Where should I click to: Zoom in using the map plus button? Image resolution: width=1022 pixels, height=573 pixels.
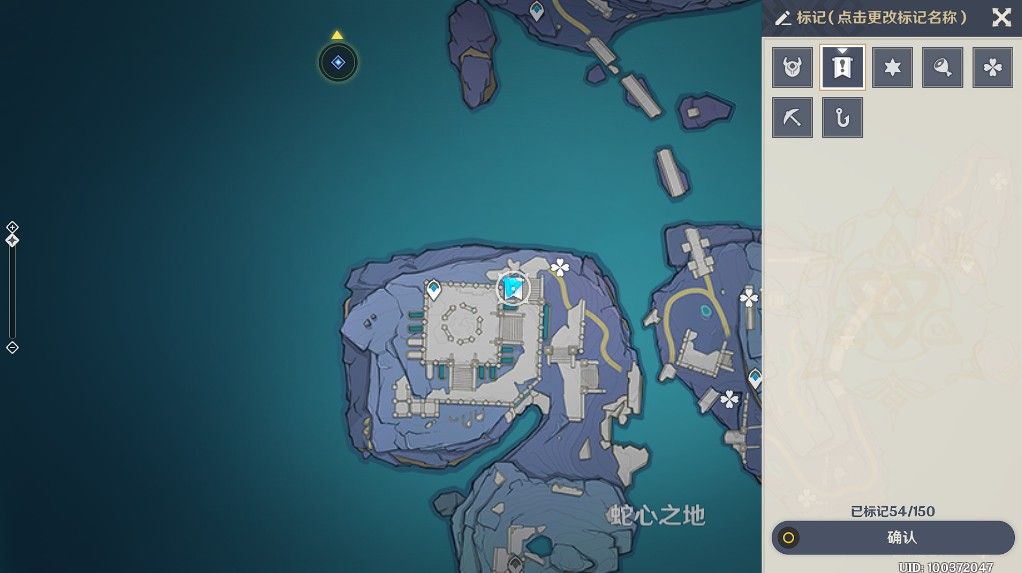click(12, 227)
